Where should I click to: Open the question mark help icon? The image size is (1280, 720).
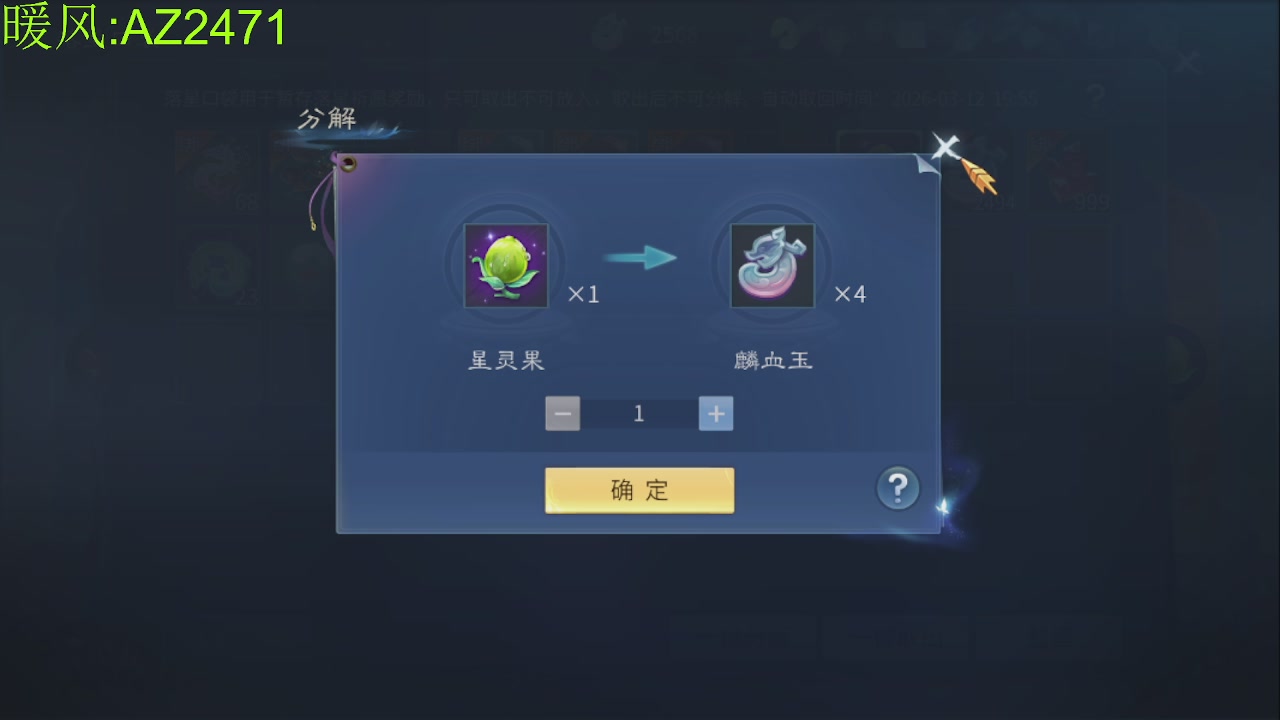pos(897,488)
